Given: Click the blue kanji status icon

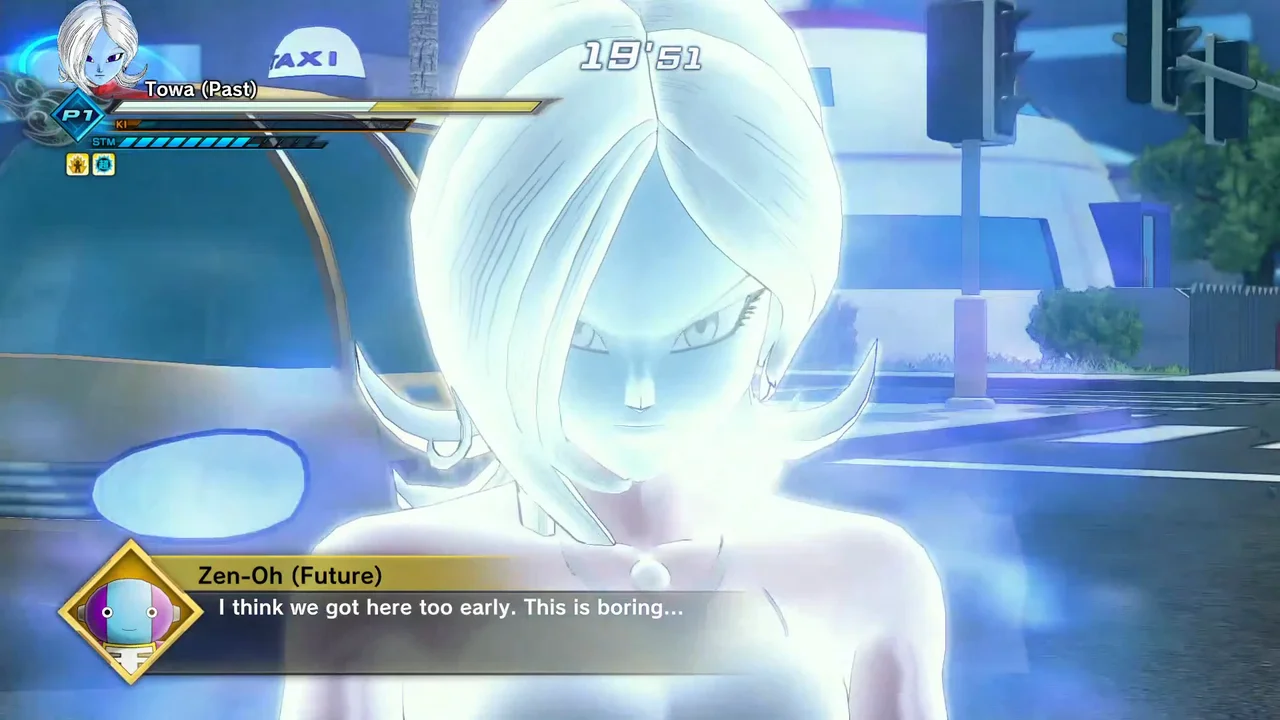Looking at the screenshot, I should click(x=103, y=164).
